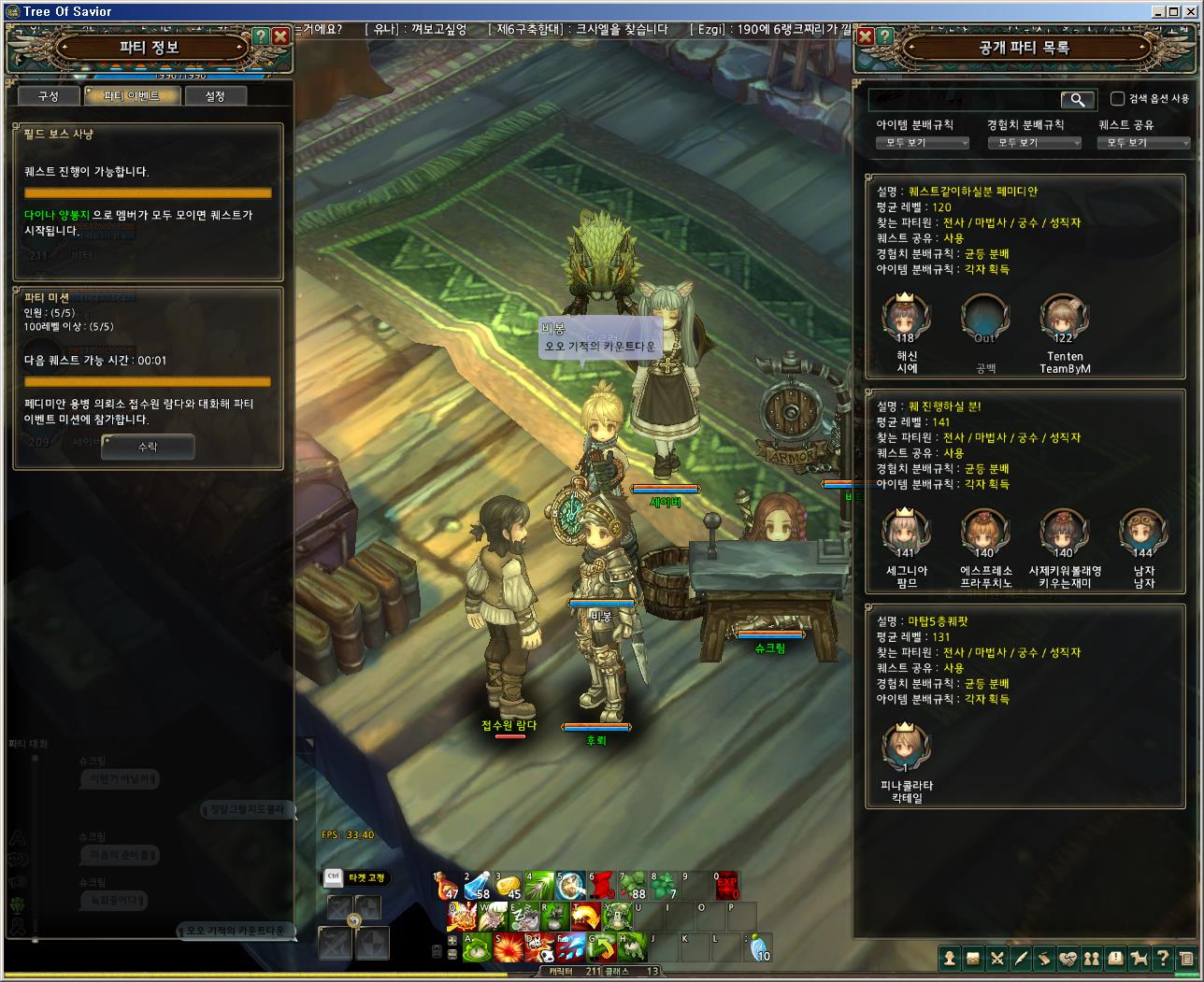Close the 공개 파티 목록 panel
This screenshot has width=1204, height=982.
(x=865, y=37)
